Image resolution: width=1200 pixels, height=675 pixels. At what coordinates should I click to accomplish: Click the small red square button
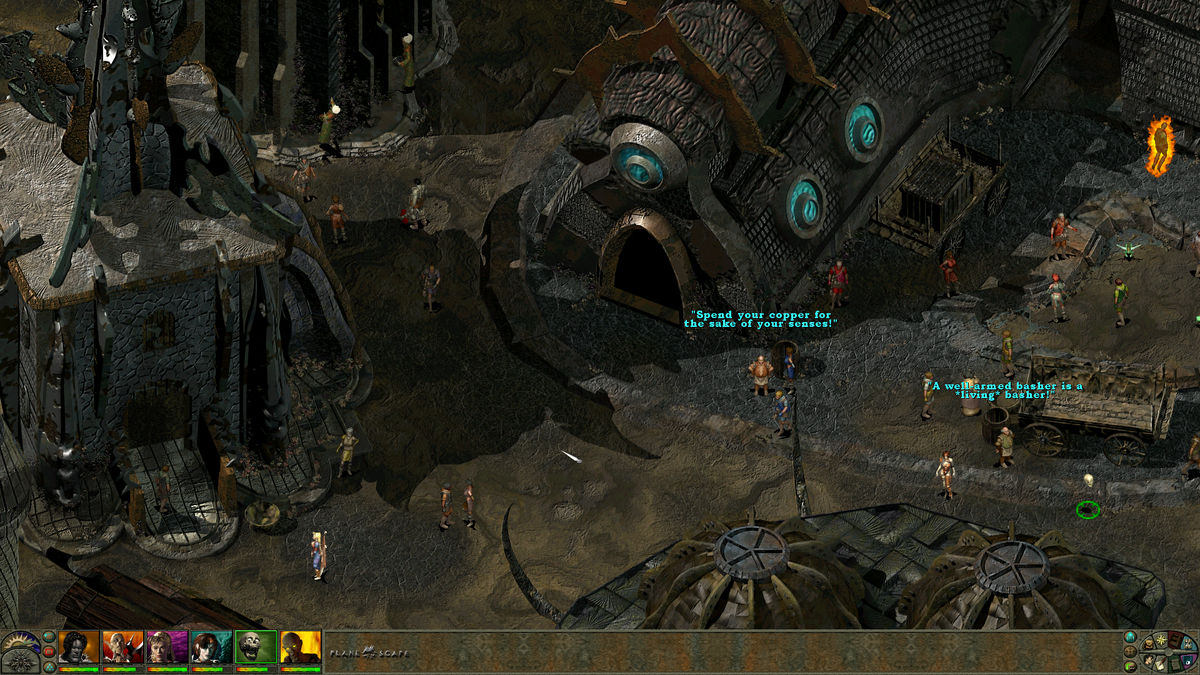(x=49, y=652)
